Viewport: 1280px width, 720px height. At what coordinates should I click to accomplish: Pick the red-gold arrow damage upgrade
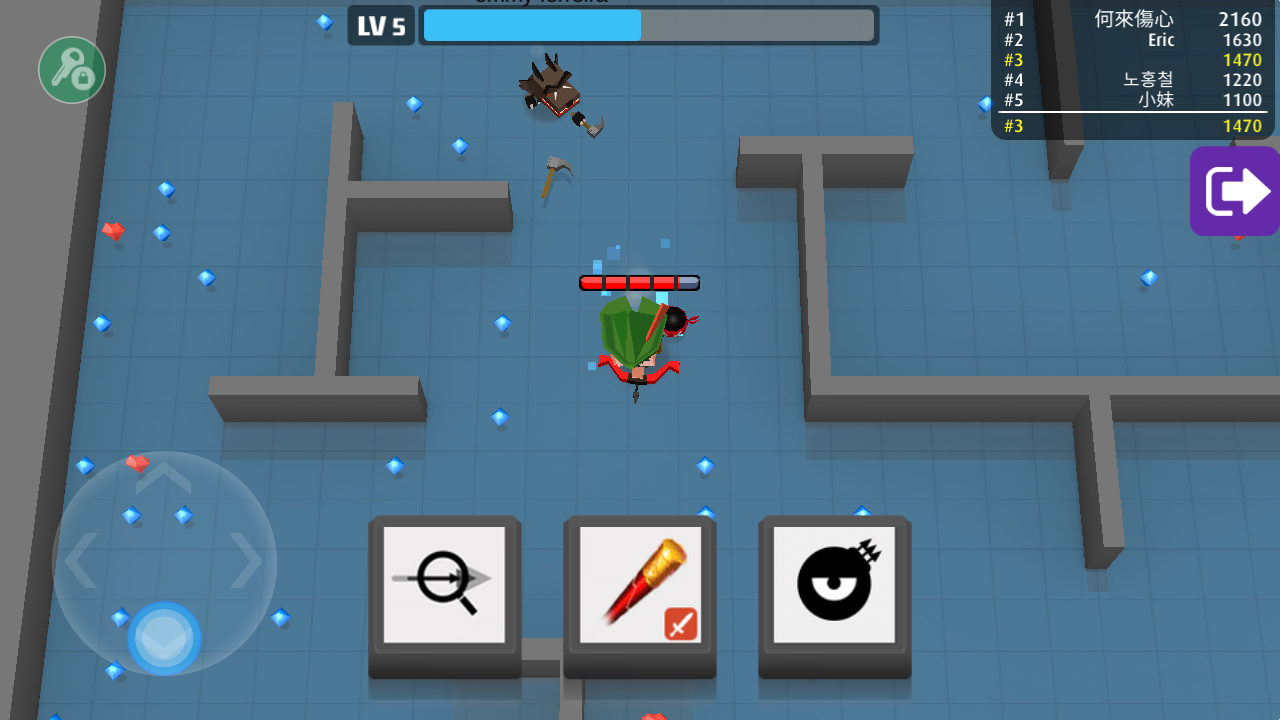pyautogui.click(x=638, y=585)
